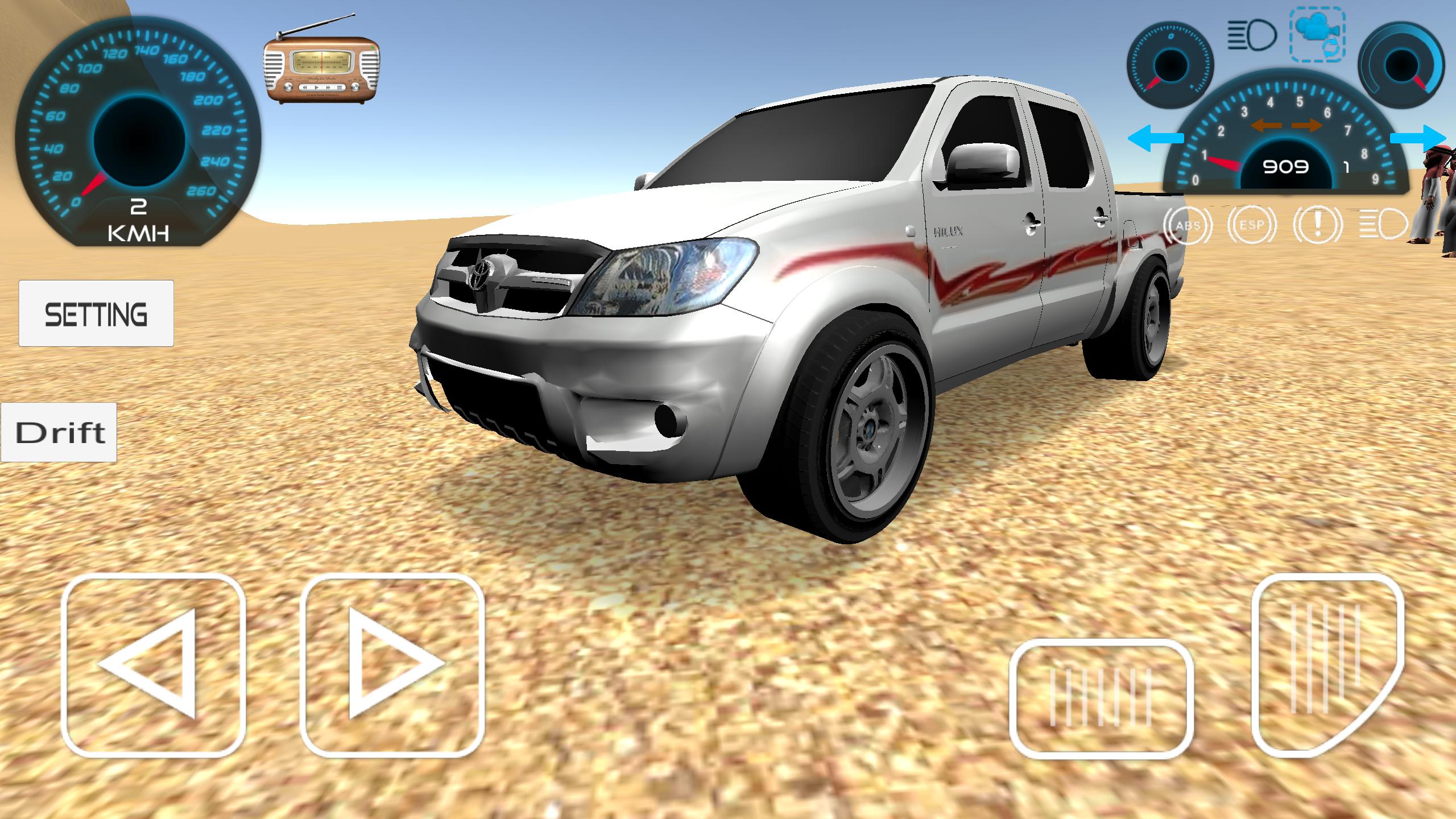Image resolution: width=1456 pixels, height=819 pixels.
Task: Tap the play button on the retro radio
Action: point(317,88)
